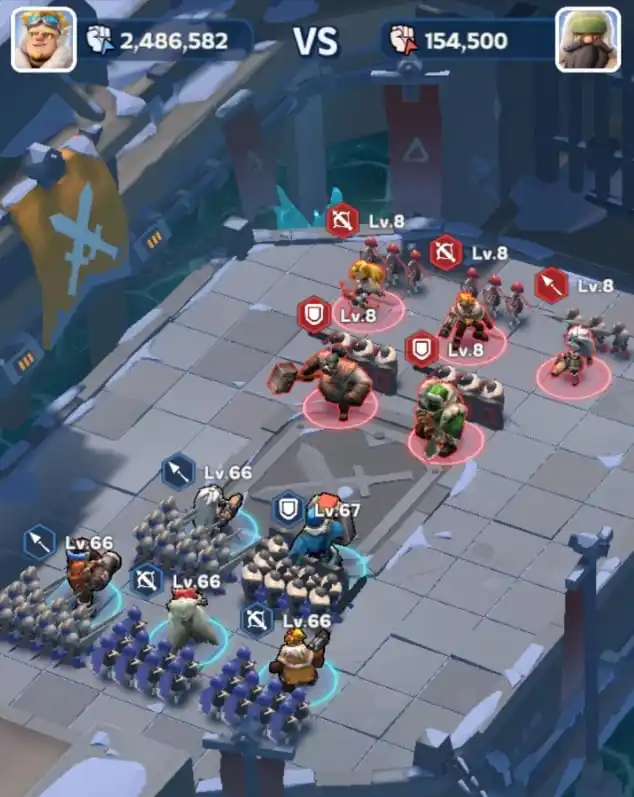
Task: Open the blond player's avatar portrait
Action: click(44, 40)
